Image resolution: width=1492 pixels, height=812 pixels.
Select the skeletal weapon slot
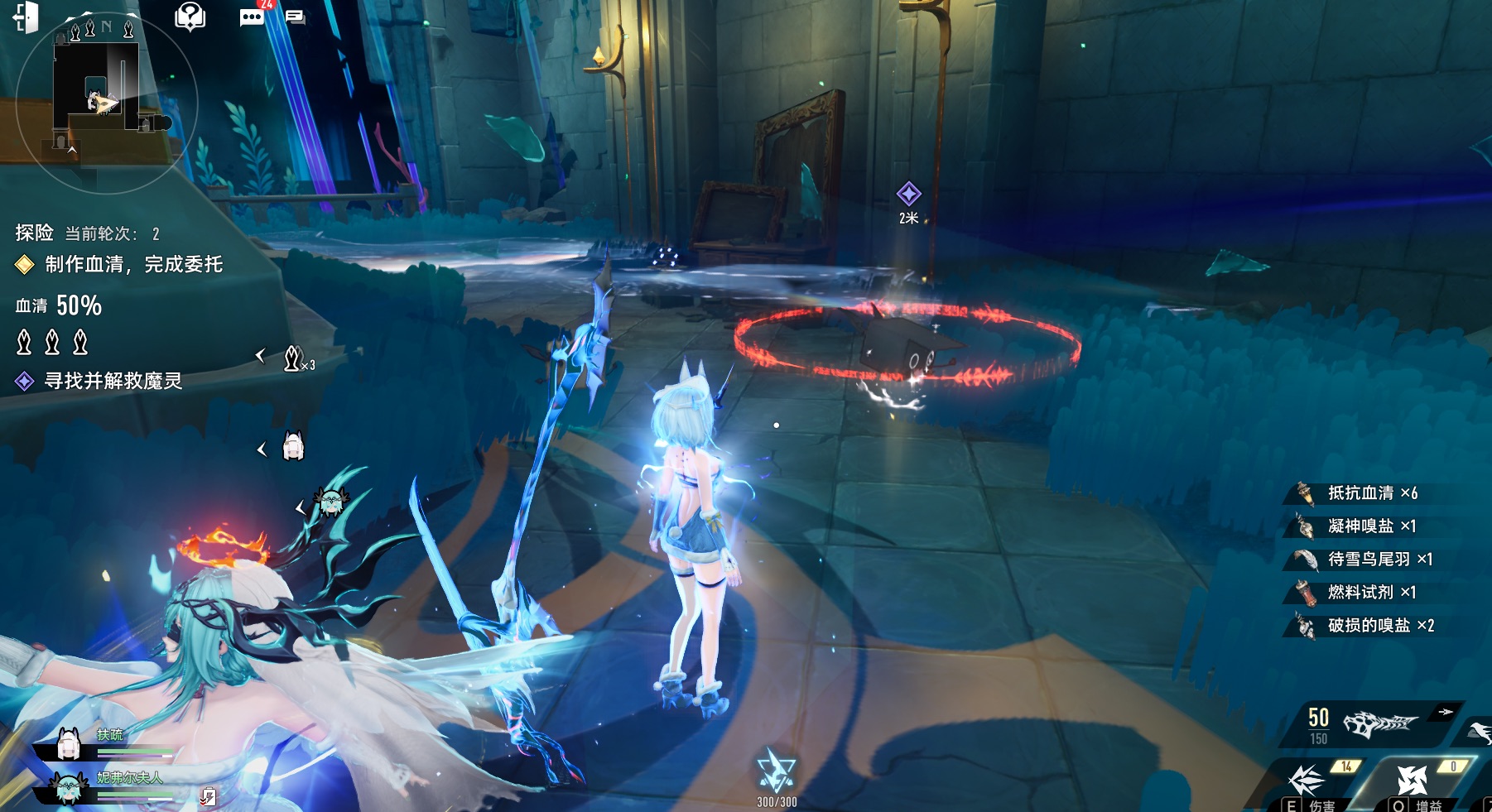(x=1379, y=724)
